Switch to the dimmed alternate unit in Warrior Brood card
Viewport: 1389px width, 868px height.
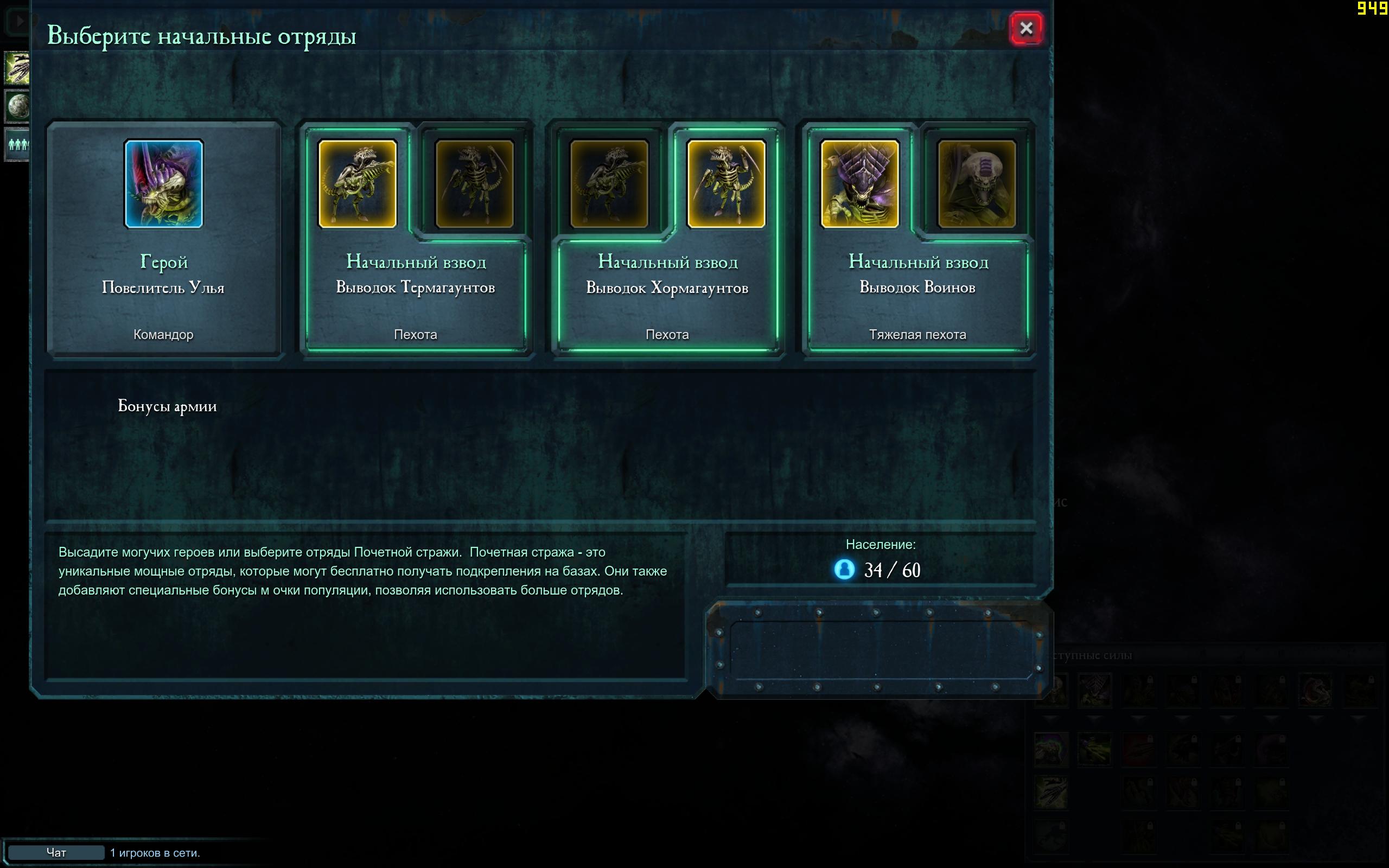[976, 184]
